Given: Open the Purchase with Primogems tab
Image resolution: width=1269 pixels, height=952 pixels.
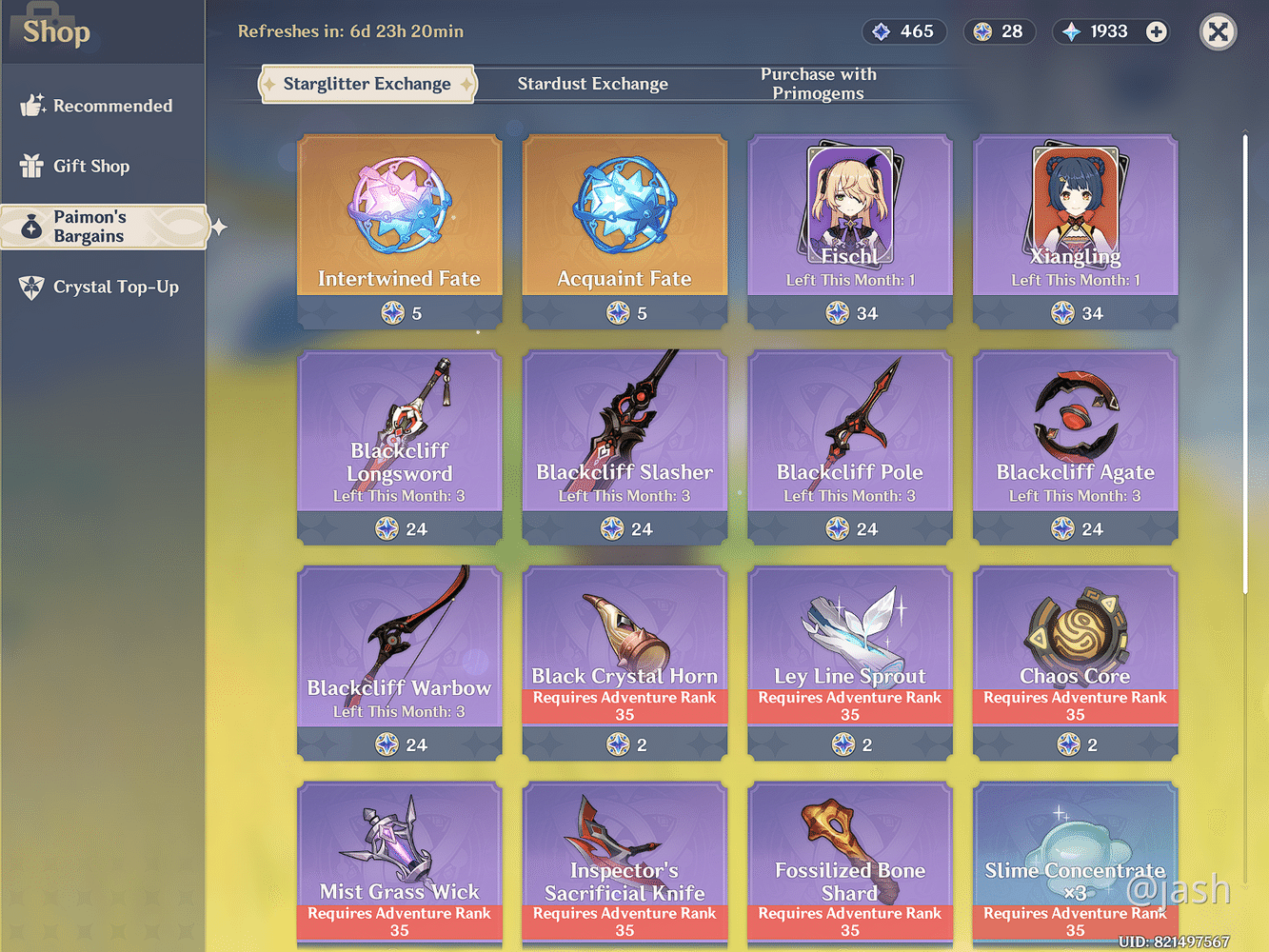Looking at the screenshot, I should pyautogui.click(x=818, y=84).
